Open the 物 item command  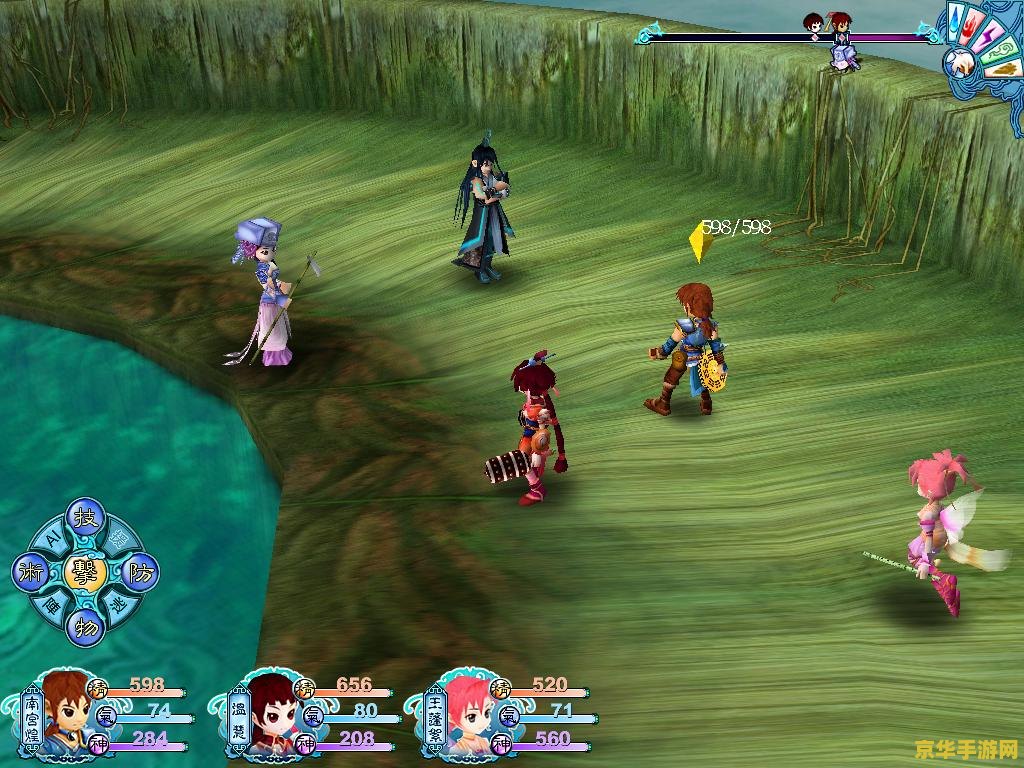click(85, 627)
